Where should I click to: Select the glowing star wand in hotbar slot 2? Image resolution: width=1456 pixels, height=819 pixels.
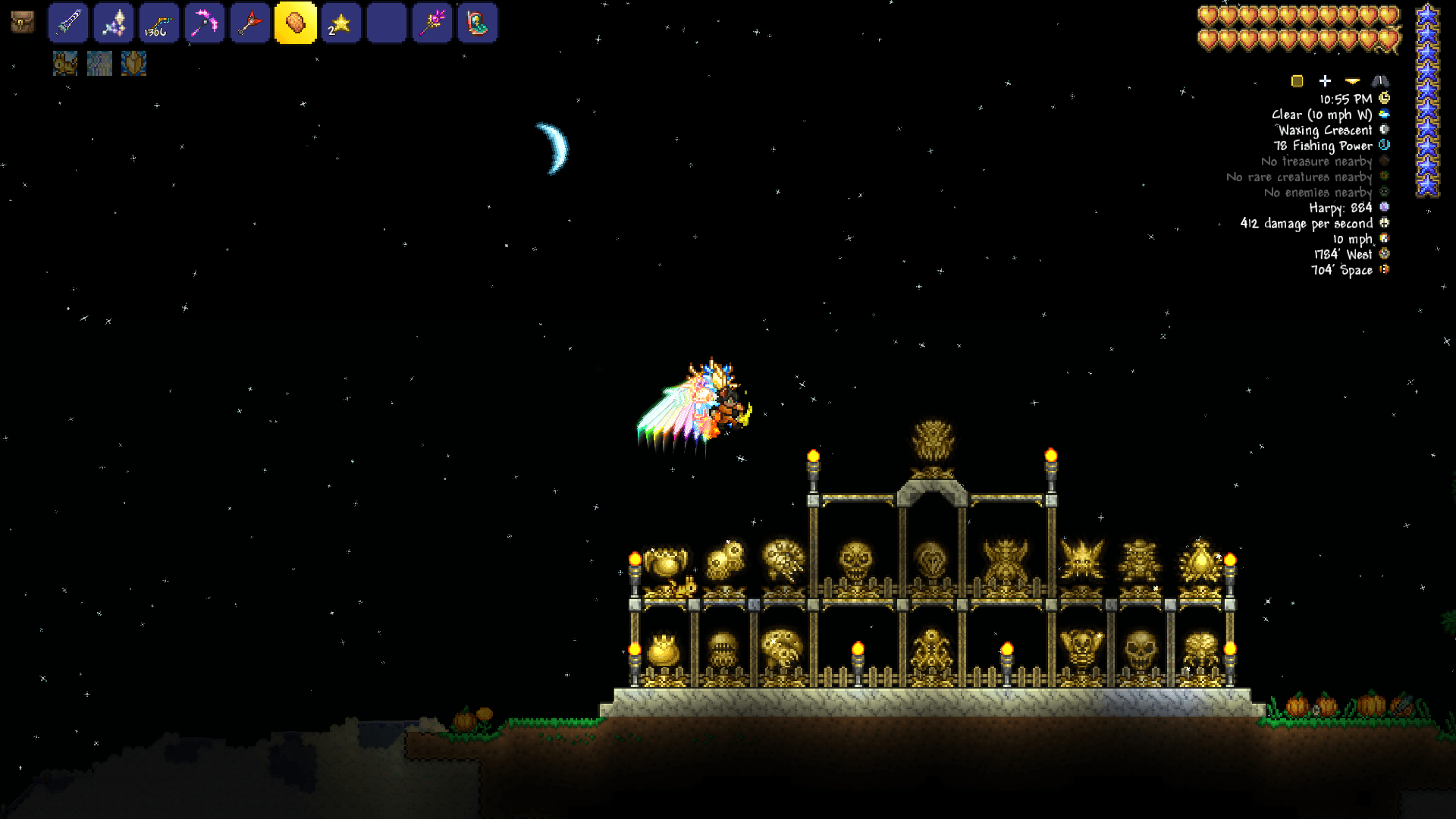[112, 23]
